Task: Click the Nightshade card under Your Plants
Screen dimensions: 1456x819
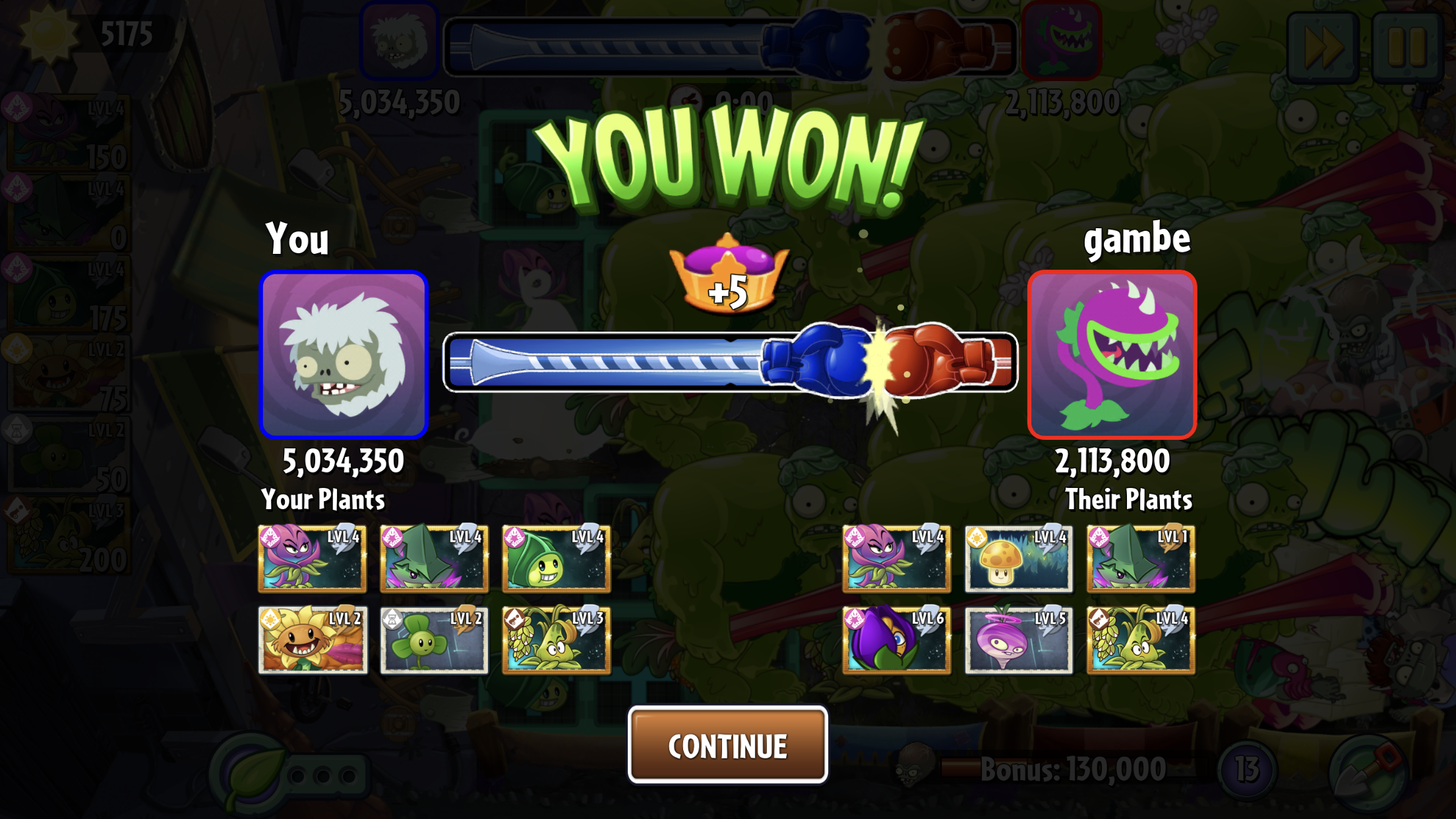Action: pyautogui.click(x=313, y=559)
